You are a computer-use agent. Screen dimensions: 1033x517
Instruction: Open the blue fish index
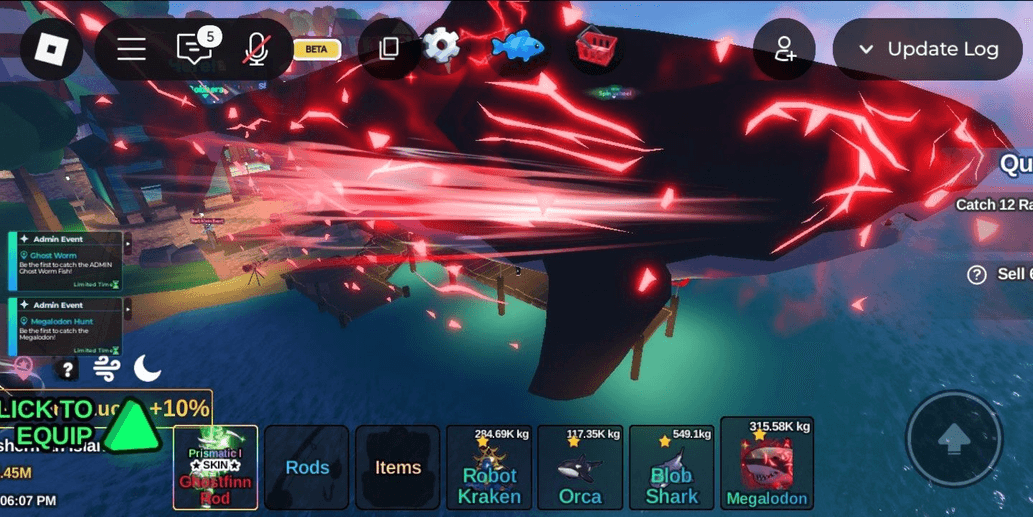[x=518, y=45]
